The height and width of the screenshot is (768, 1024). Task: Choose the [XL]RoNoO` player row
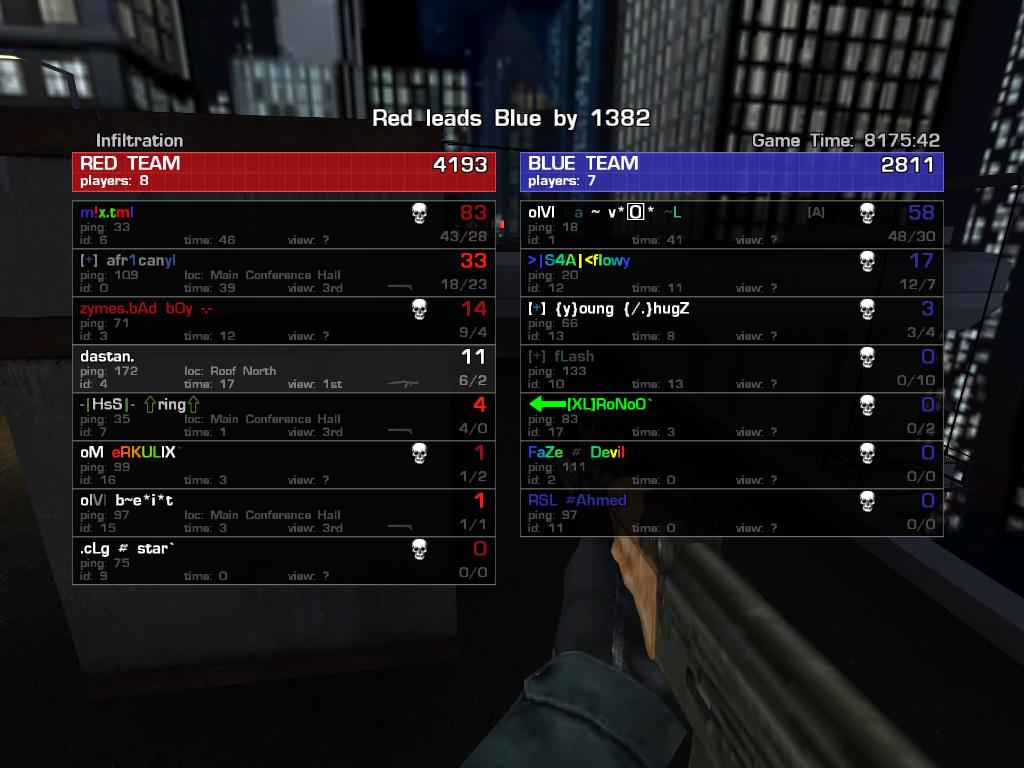coord(732,417)
